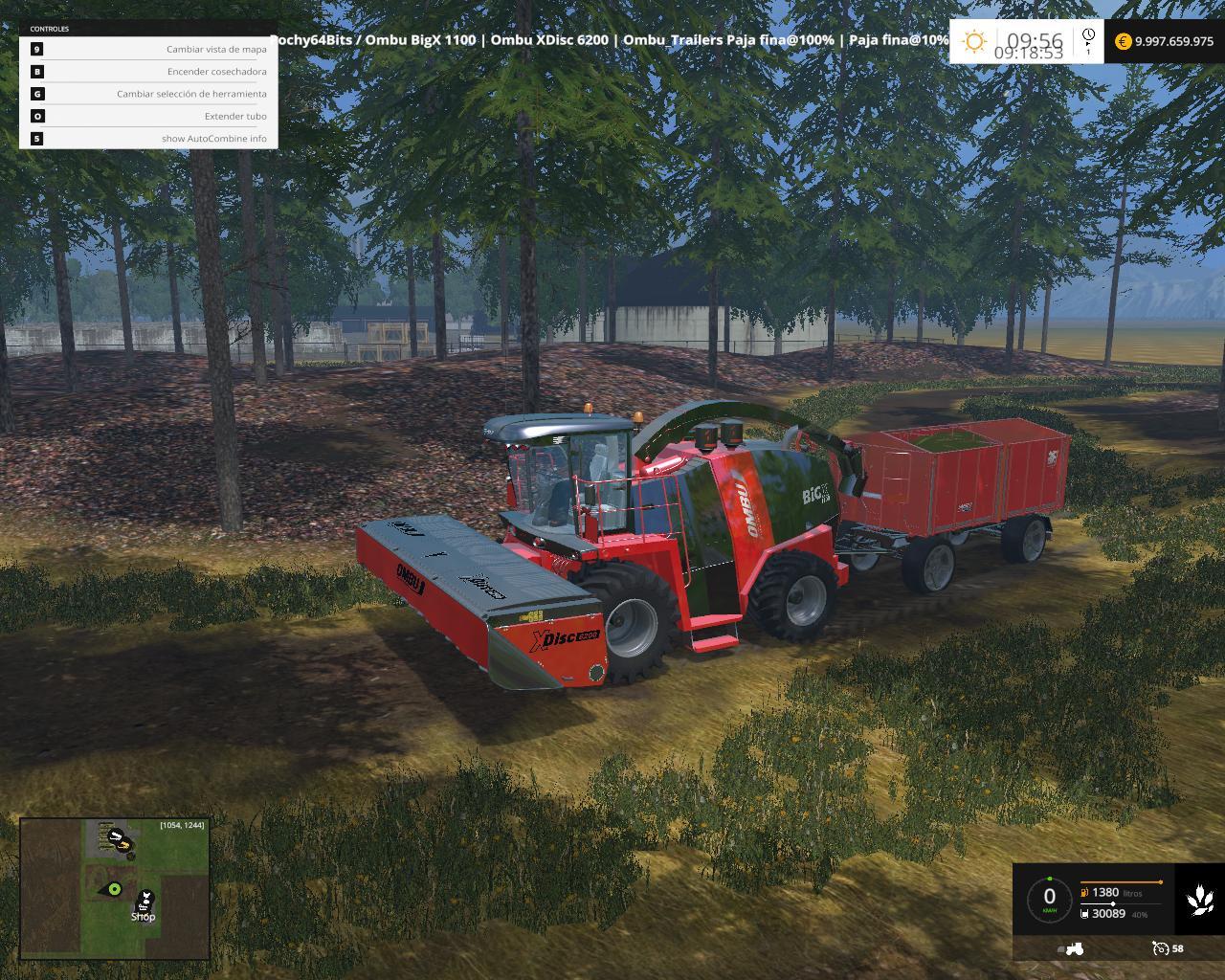This screenshot has height=980, width=1225.
Task: Select the wheat crop type icon
Action: 1199,899
